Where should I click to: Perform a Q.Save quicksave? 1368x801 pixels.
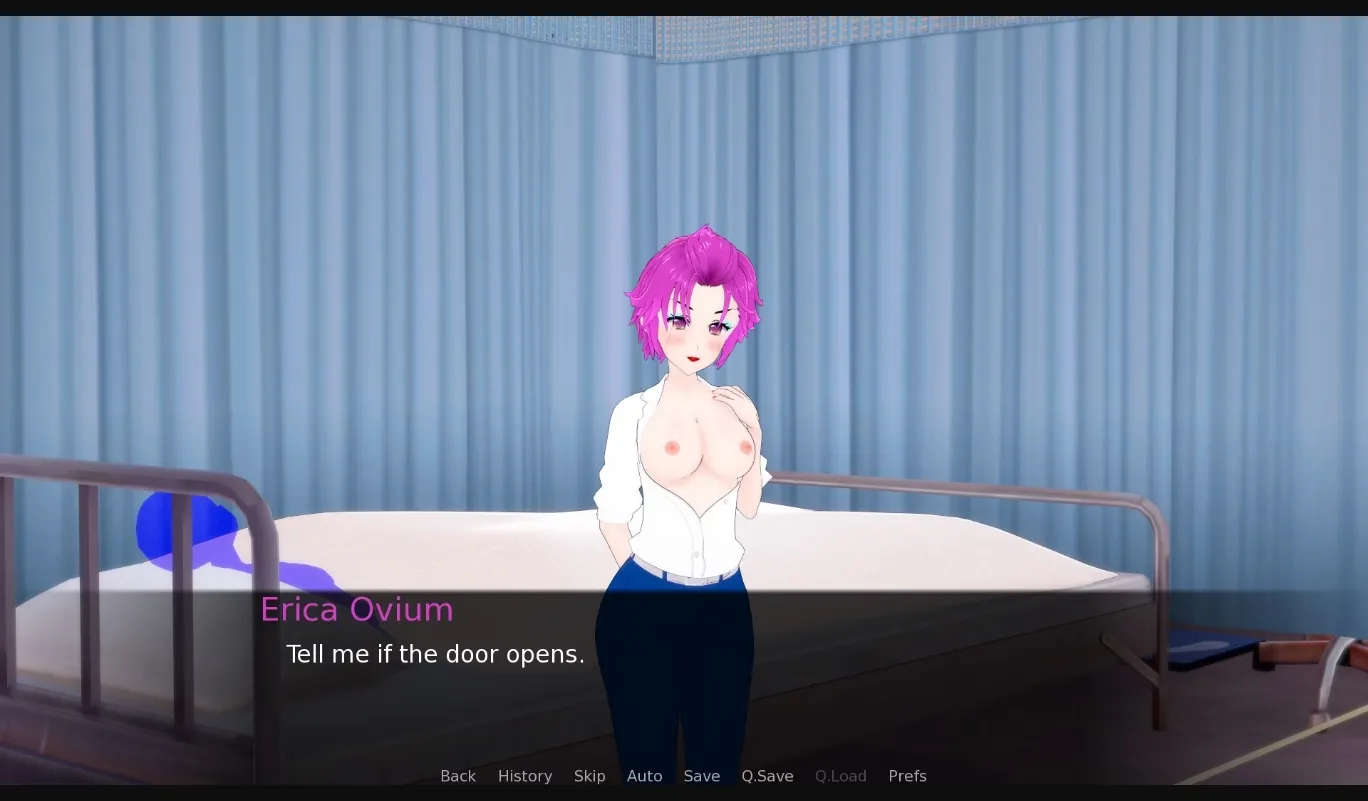(767, 776)
